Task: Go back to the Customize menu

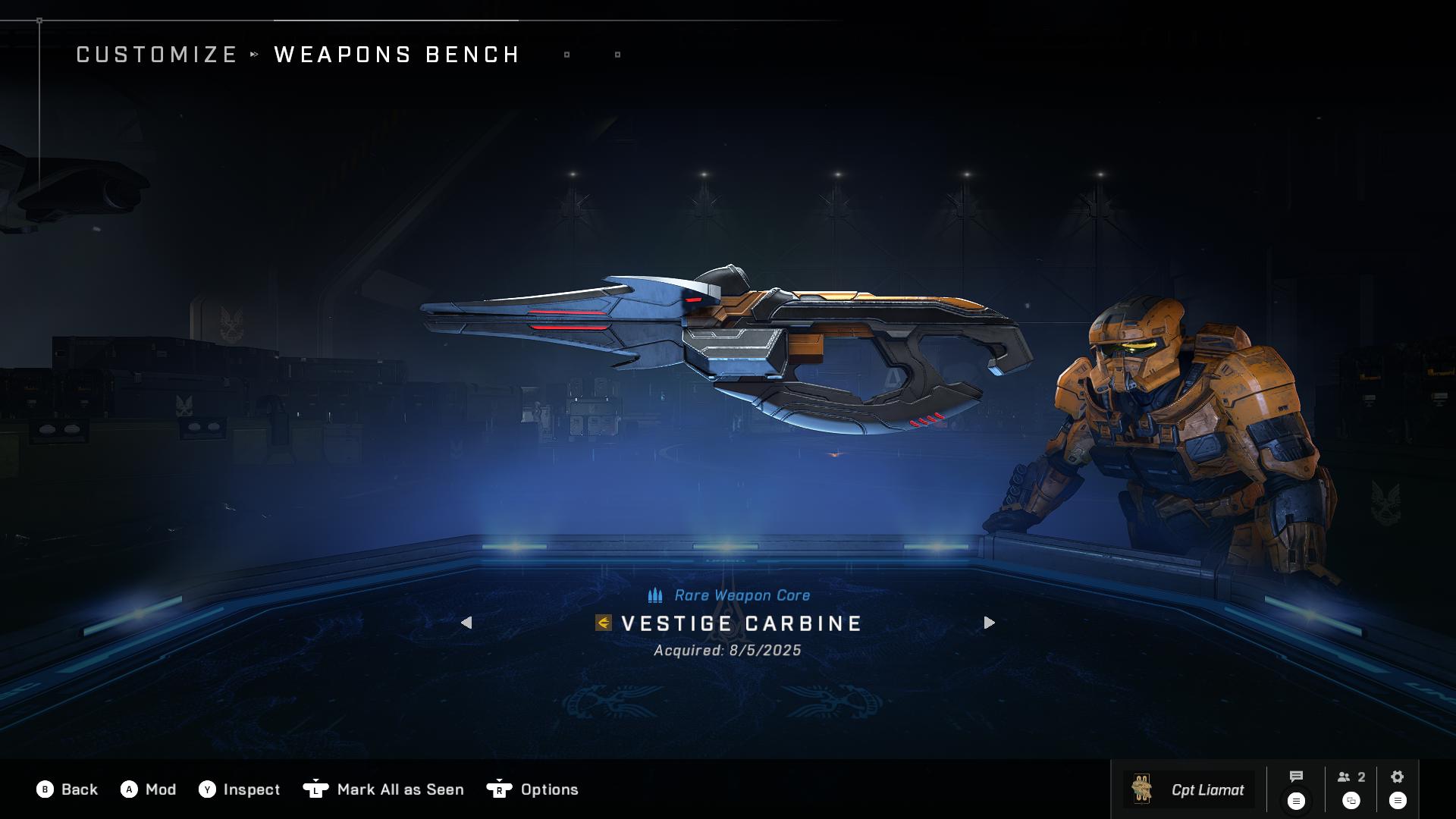Action: tap(67, 789)
